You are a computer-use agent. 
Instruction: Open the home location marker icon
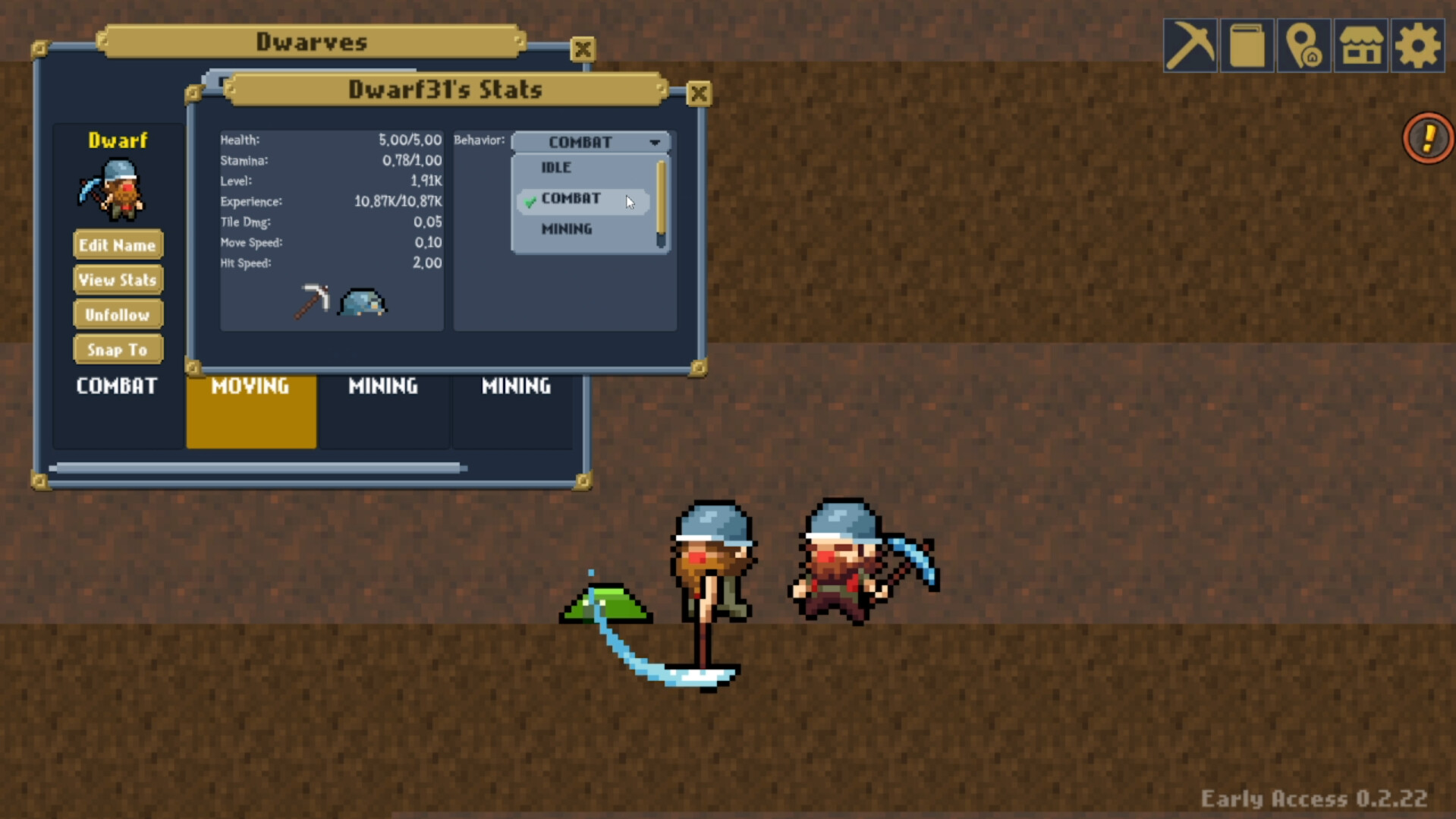(x=1303, y=45)
